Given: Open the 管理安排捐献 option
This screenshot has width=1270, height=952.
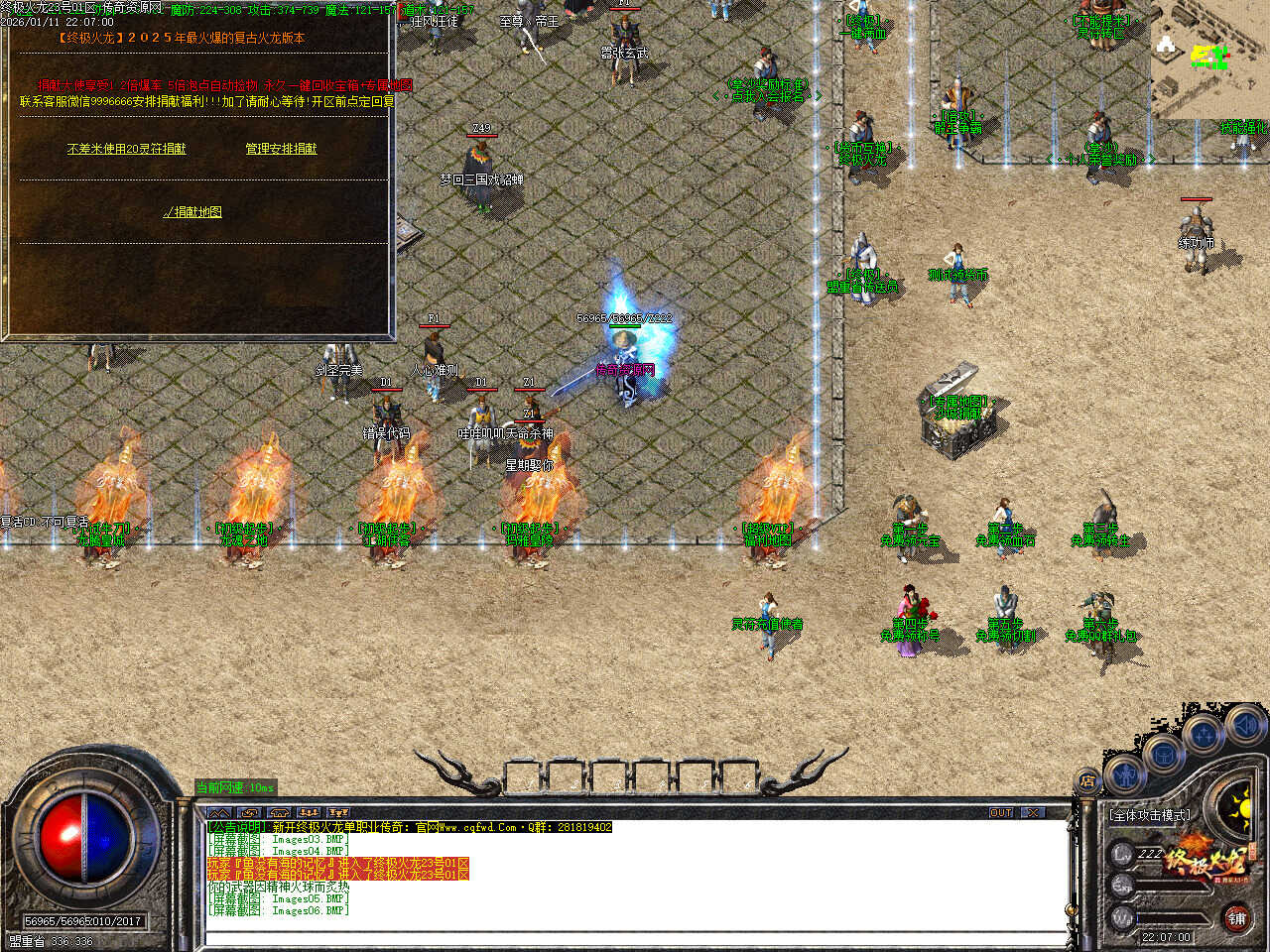Looking at the screenshot, I should [x=281, y=149].
